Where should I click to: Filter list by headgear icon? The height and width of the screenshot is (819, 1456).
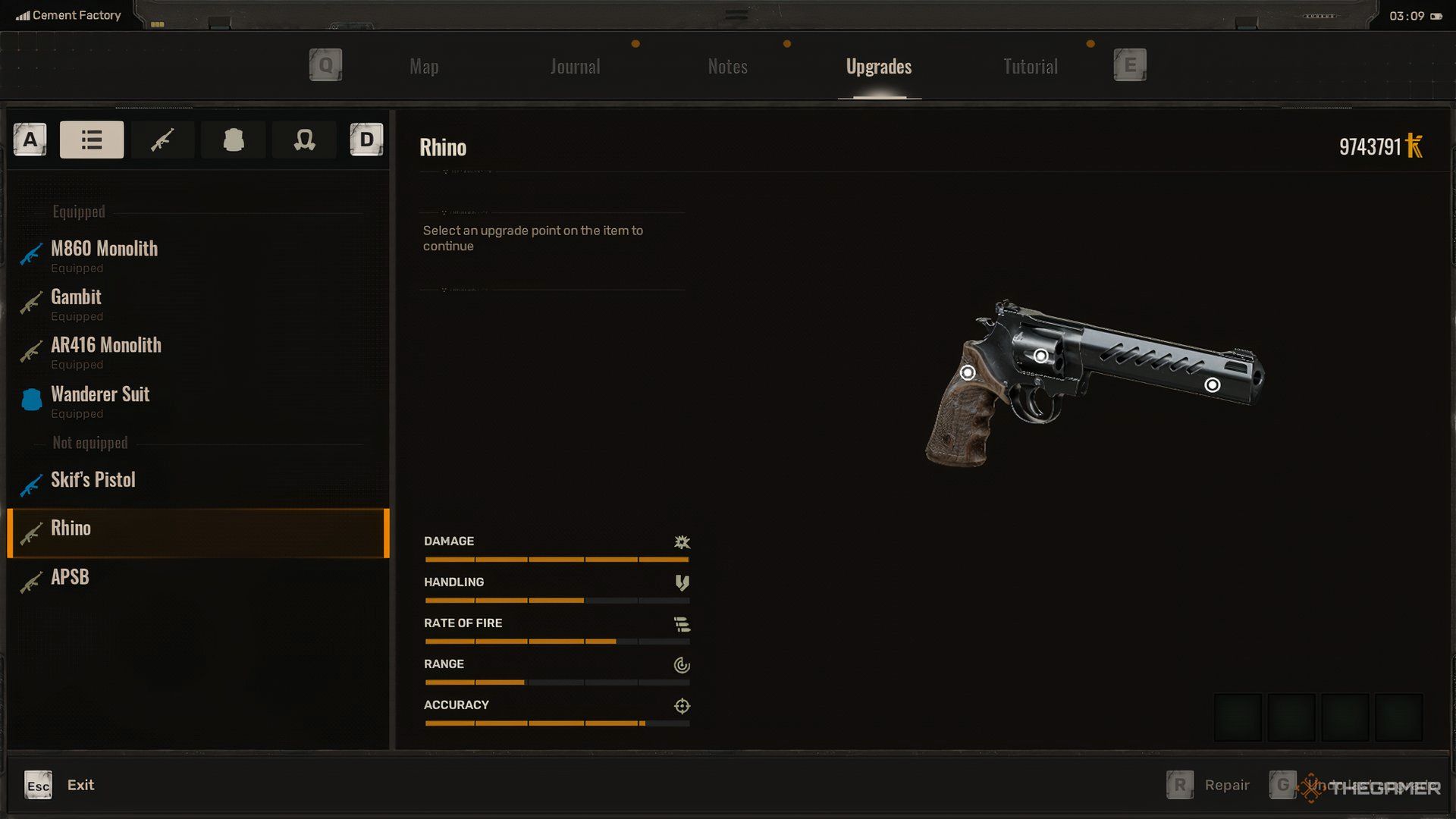pos(304,140)
